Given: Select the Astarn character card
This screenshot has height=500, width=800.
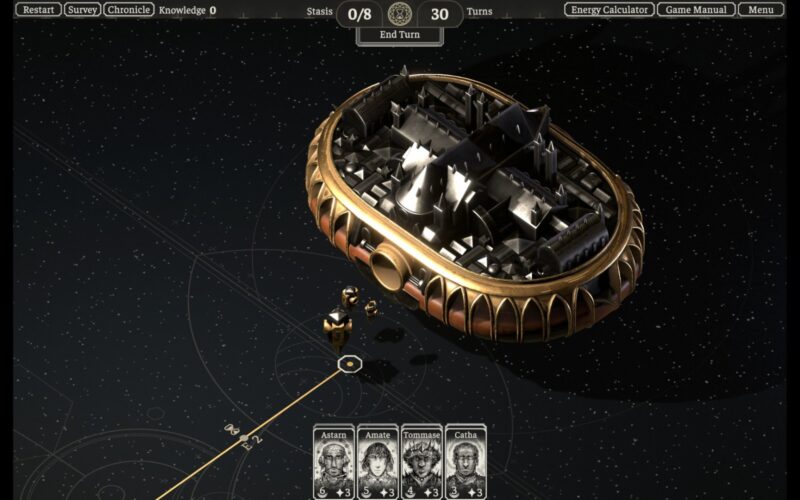Looking at the screenshot, I should point(334,460).
